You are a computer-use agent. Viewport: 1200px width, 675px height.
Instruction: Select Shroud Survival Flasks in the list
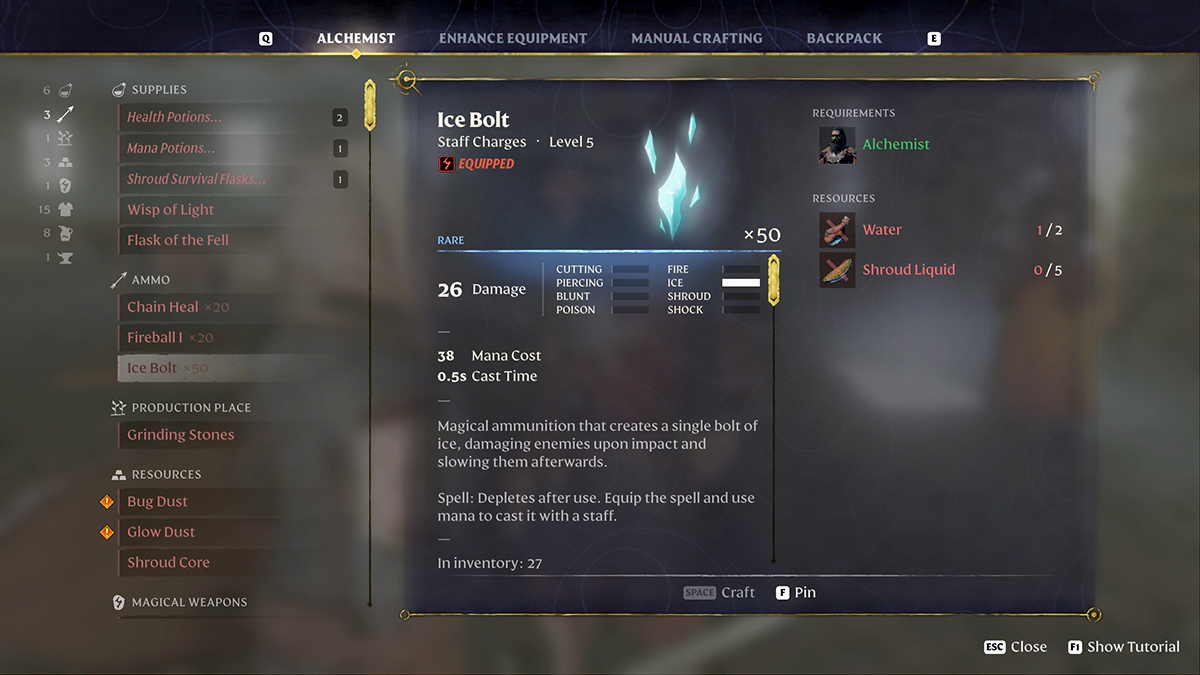pos(196,179)
